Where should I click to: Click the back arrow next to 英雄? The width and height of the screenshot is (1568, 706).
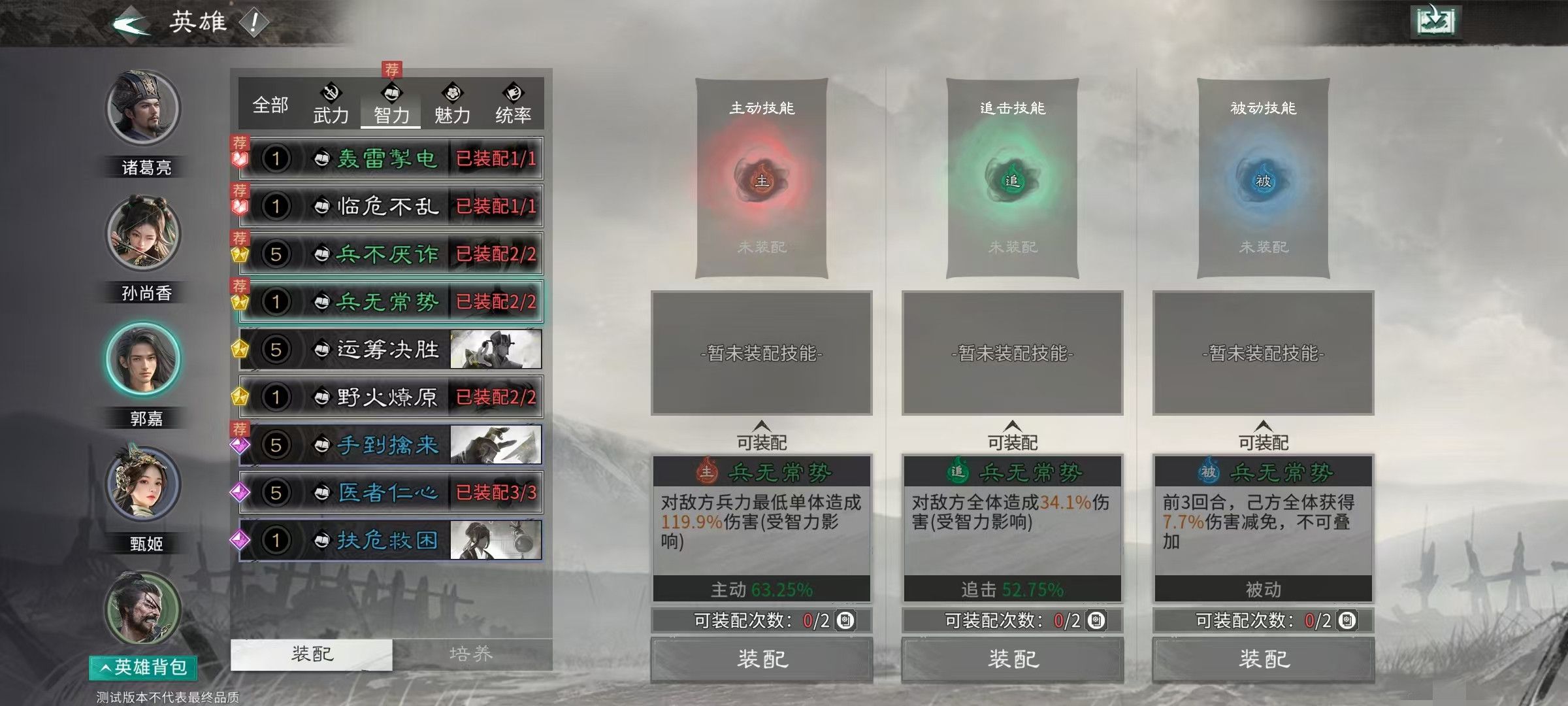pos(128,21)
